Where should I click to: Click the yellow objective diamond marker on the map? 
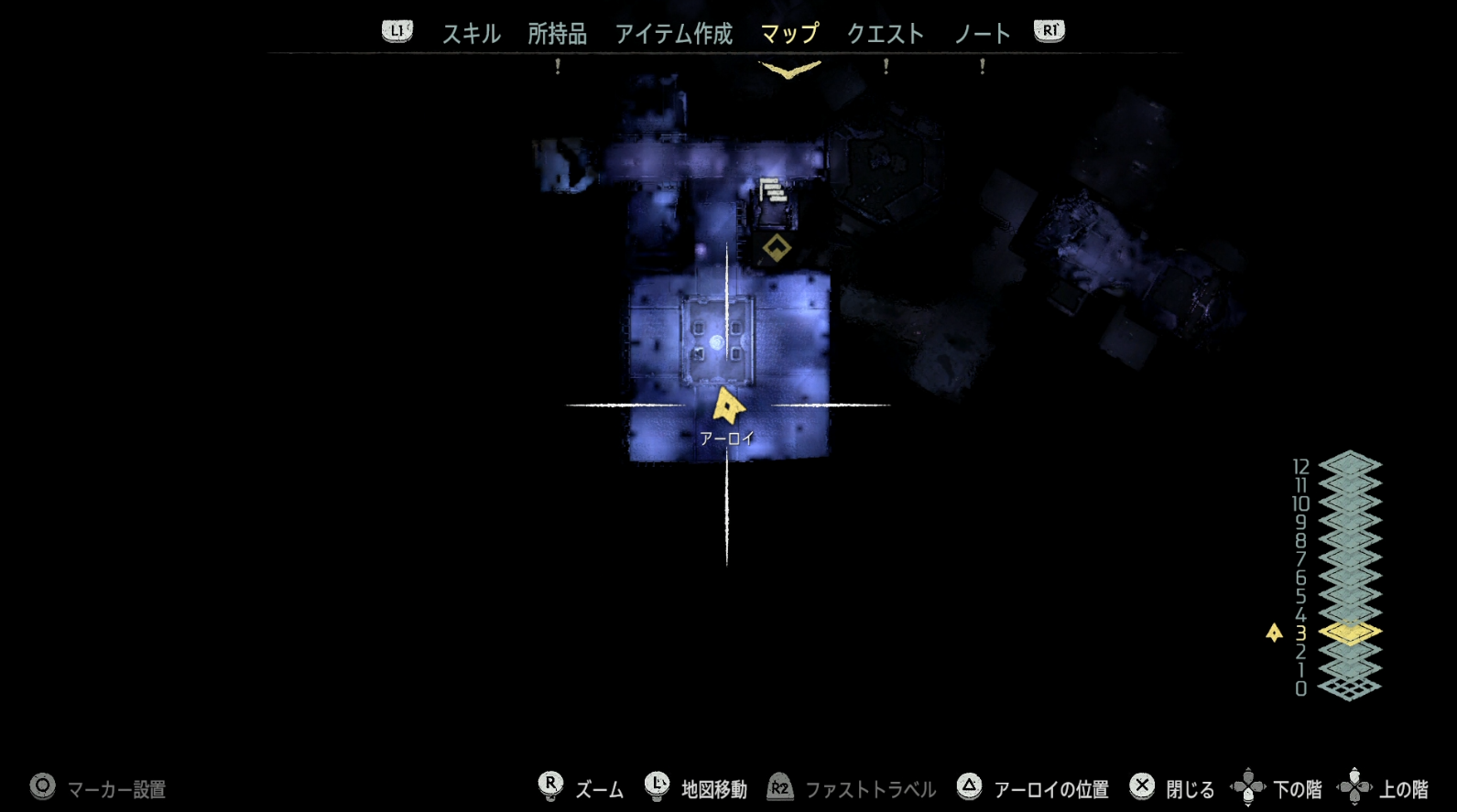pyautogui.click(x=776, y=245)
